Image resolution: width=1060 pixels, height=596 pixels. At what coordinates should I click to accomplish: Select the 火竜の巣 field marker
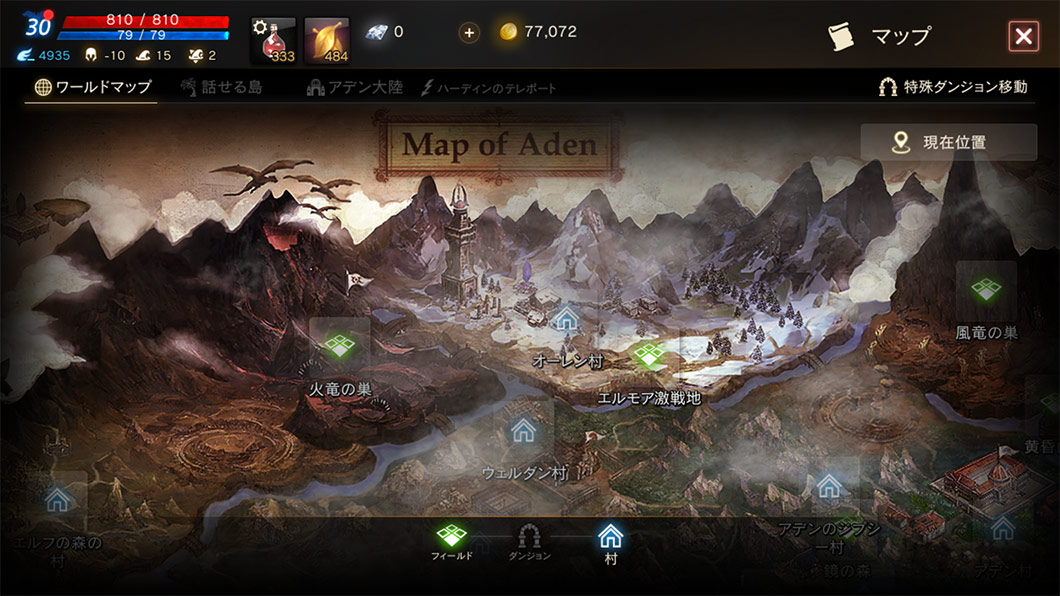click(340, 345)
